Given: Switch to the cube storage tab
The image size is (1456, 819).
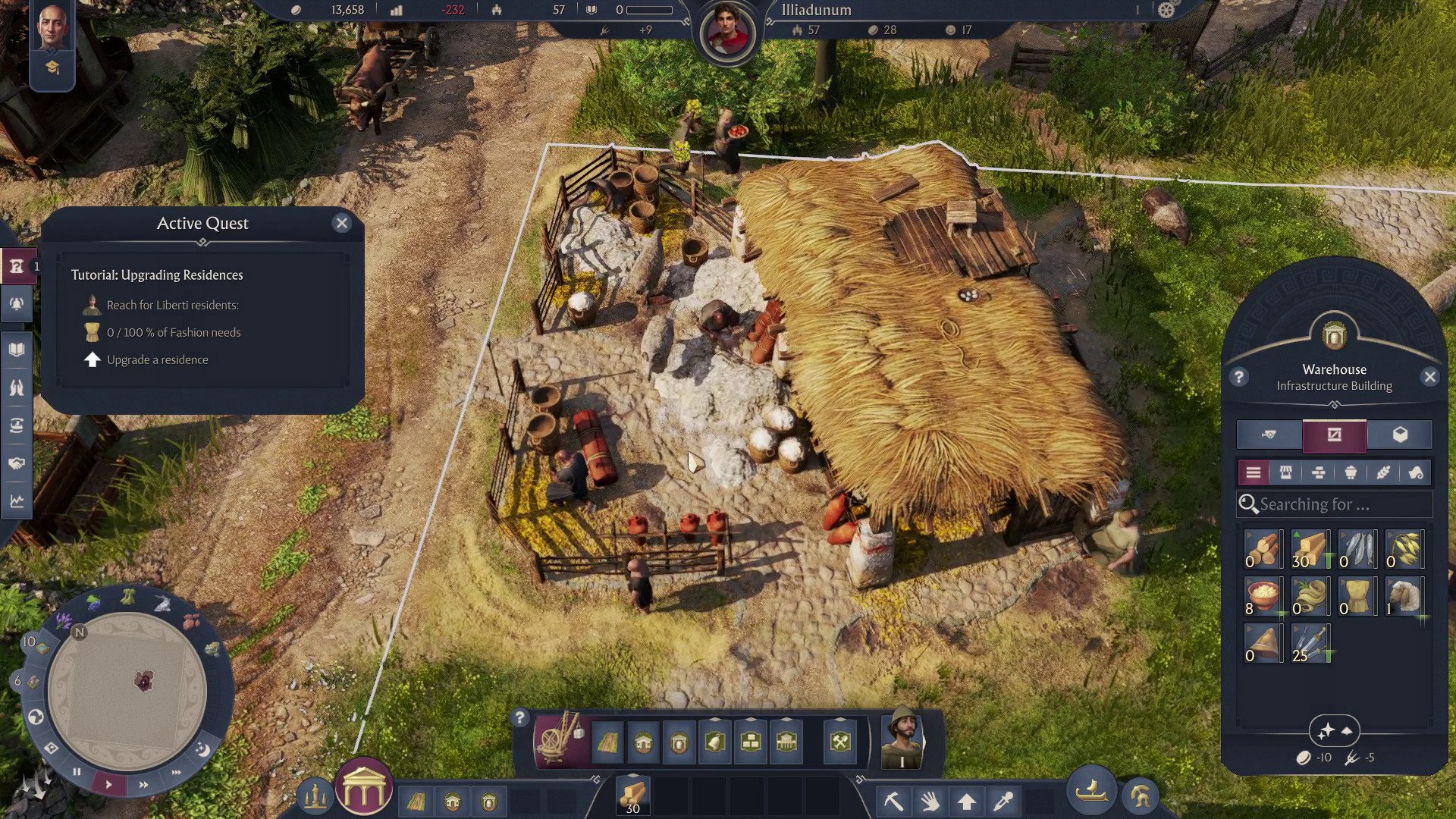Looking at the screenshot, I should [1400, 435].
